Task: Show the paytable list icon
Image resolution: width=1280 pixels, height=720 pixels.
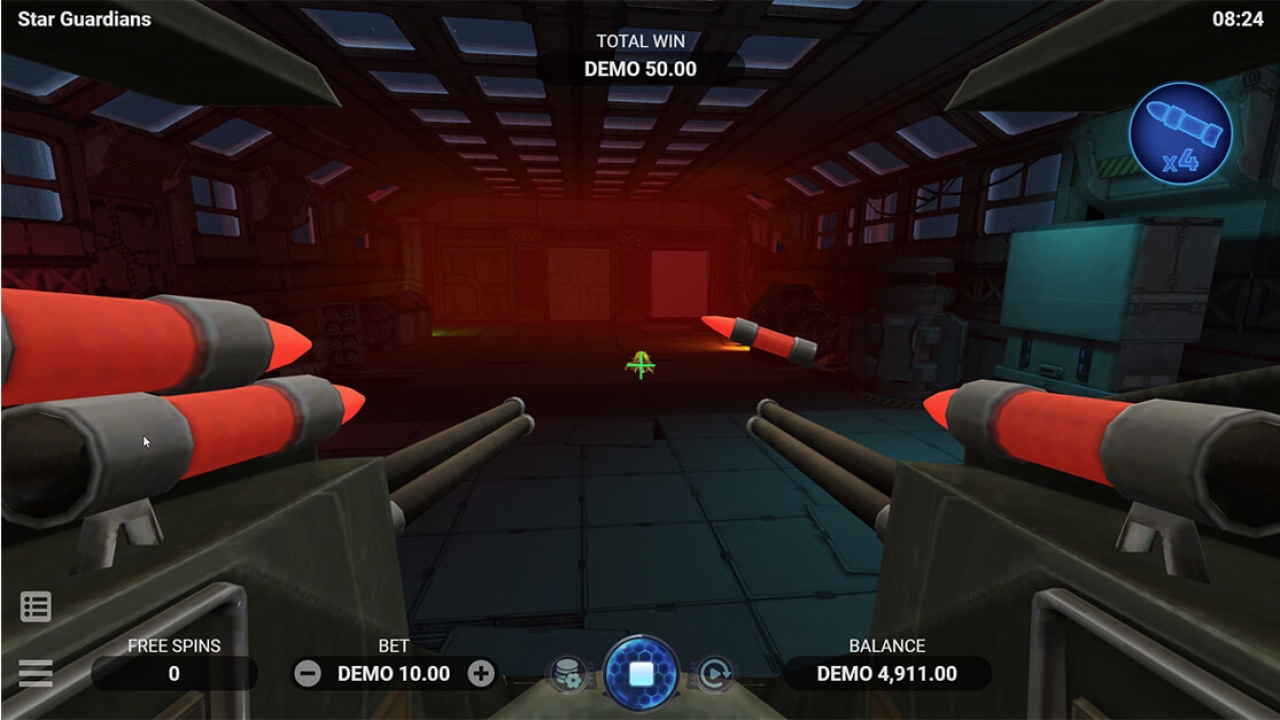Action: point(36,606)
